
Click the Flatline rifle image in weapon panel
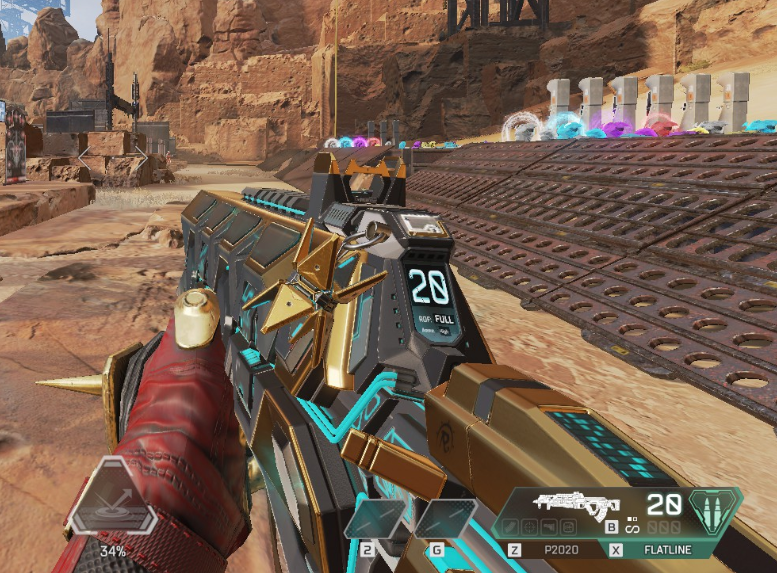[577, 505]
